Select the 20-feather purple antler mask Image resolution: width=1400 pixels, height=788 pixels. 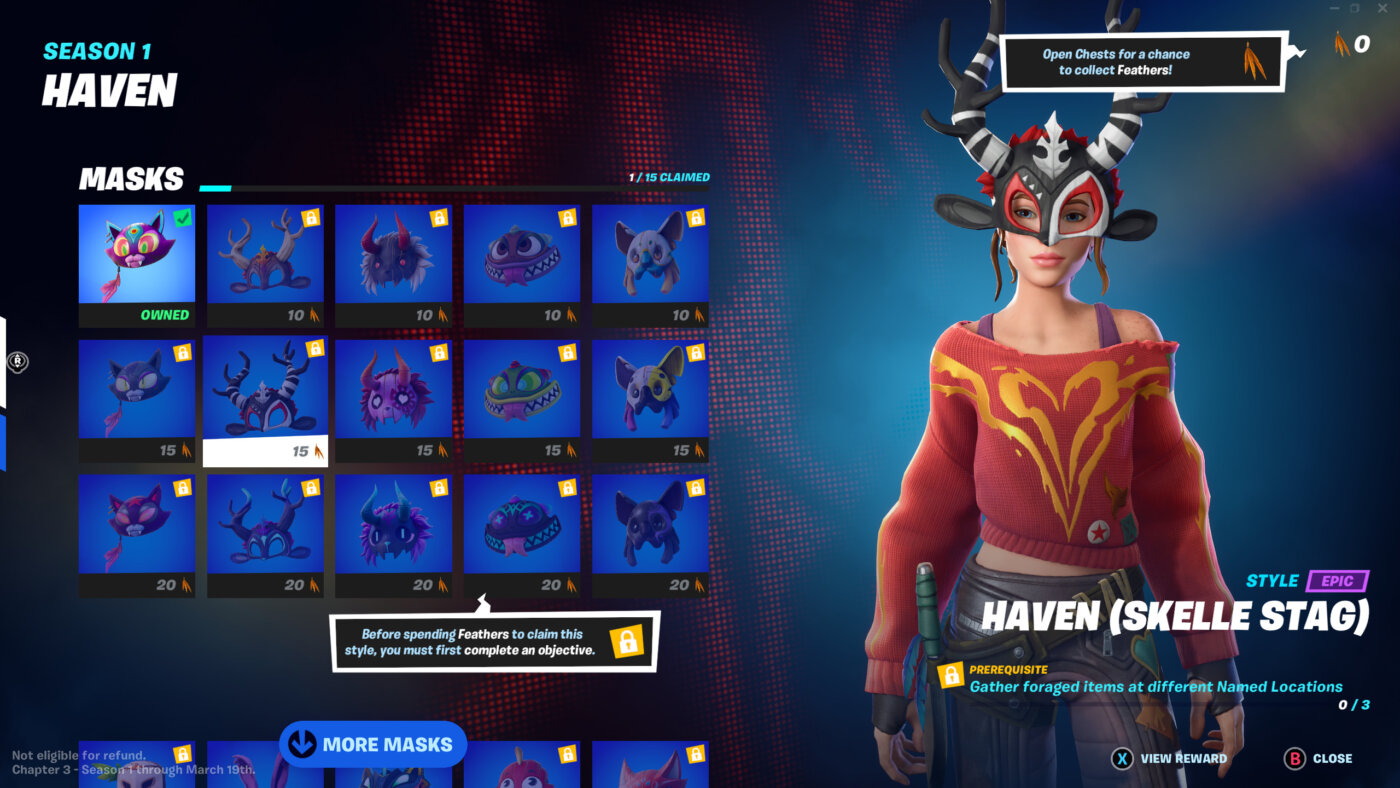[265, 525]
